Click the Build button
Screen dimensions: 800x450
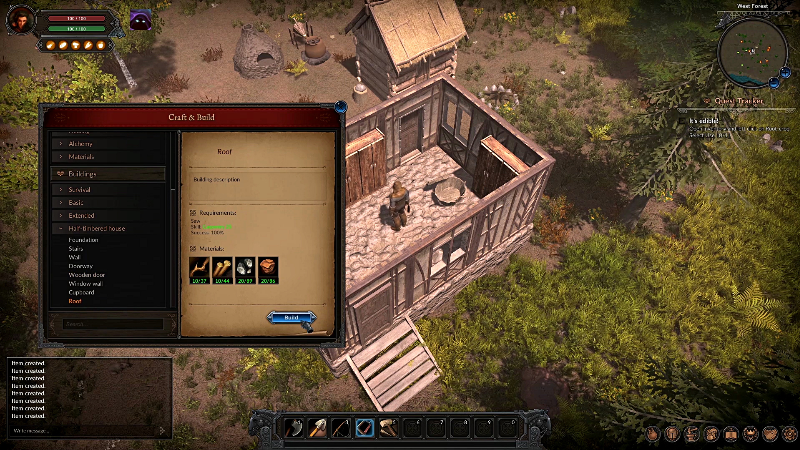pos(290,317)
